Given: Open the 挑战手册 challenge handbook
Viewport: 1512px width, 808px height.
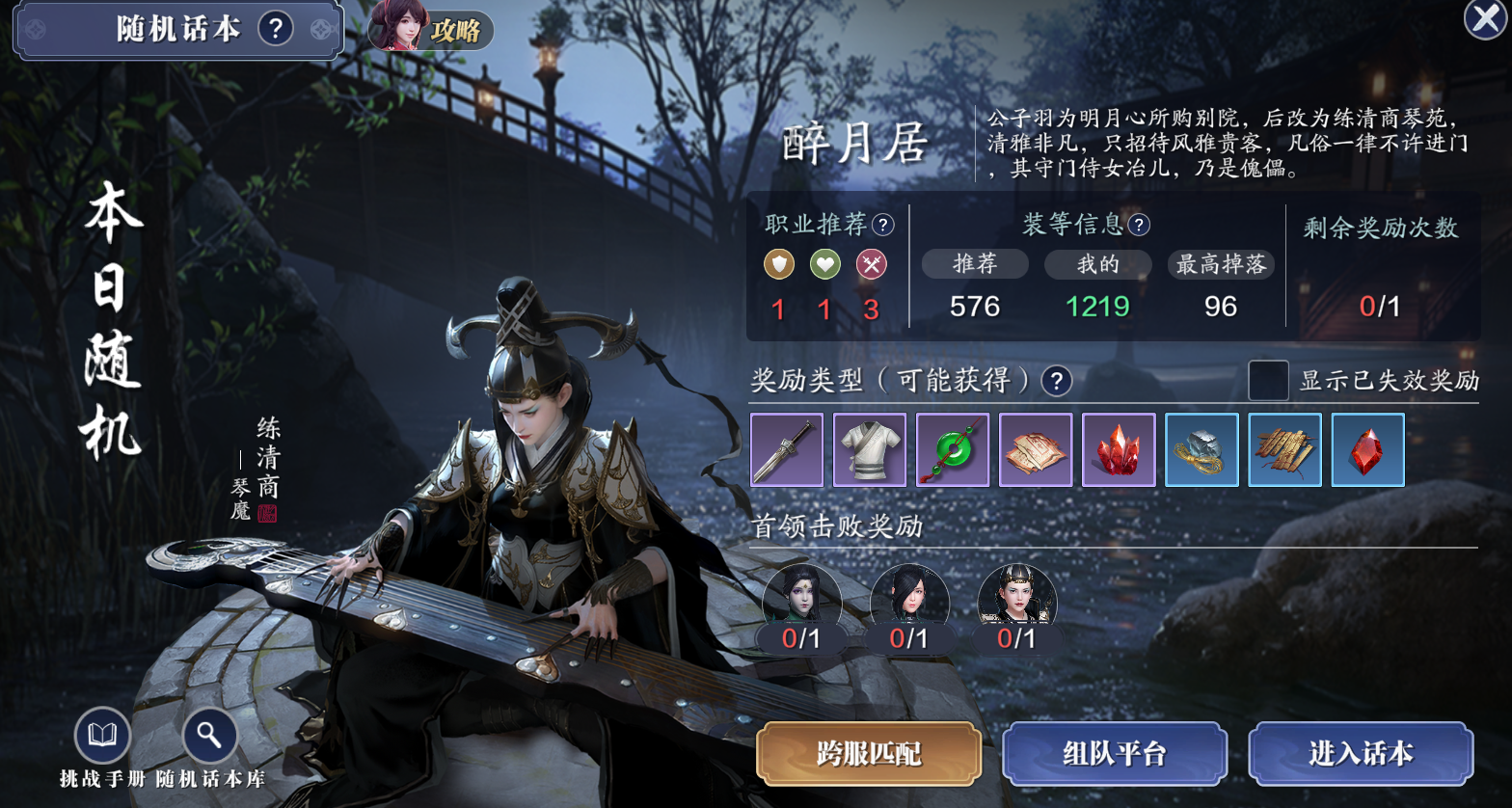Looking at the screenshot, I should pos(102,738).
